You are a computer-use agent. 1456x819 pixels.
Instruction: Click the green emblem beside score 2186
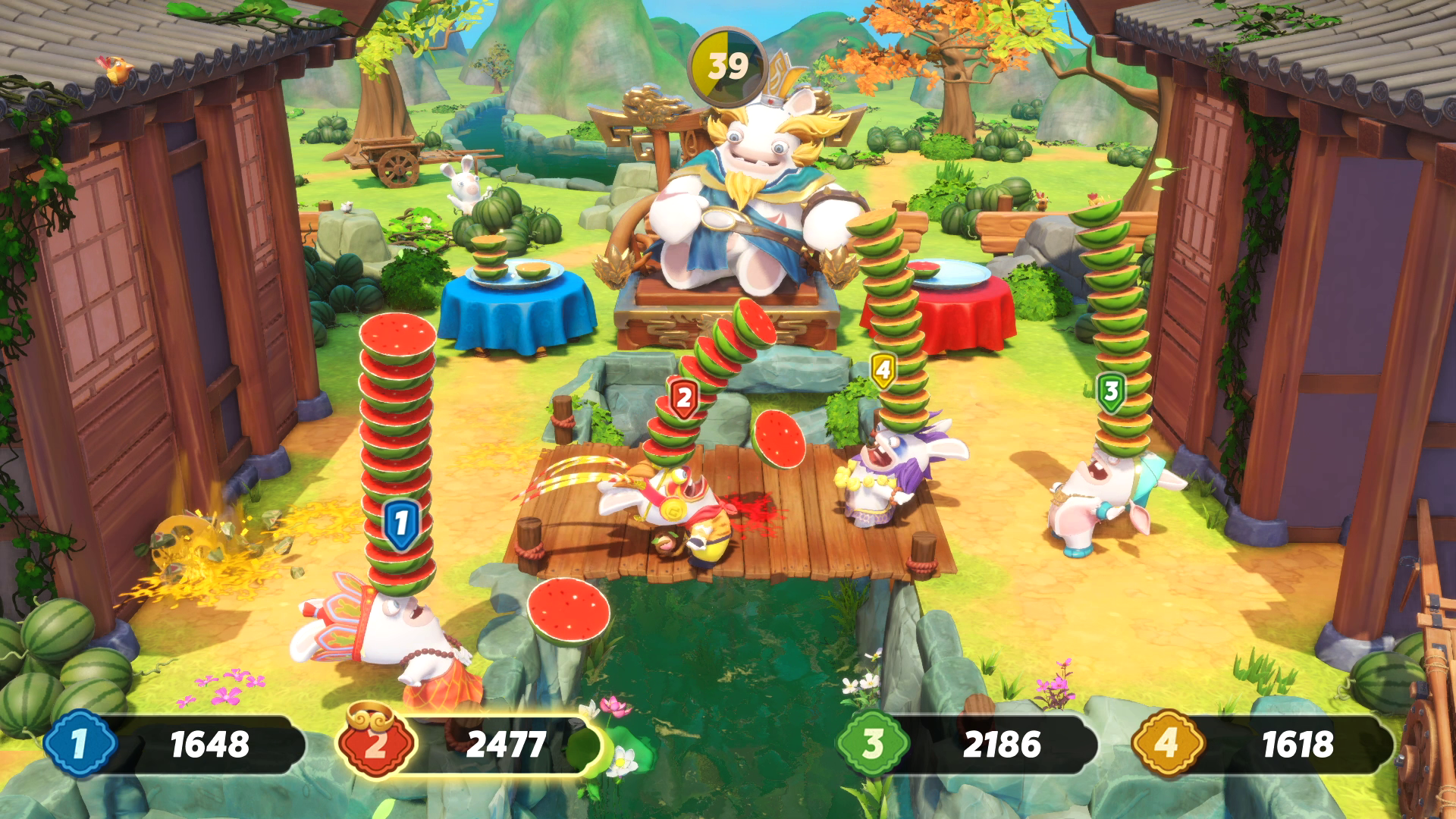coord(873,746)
